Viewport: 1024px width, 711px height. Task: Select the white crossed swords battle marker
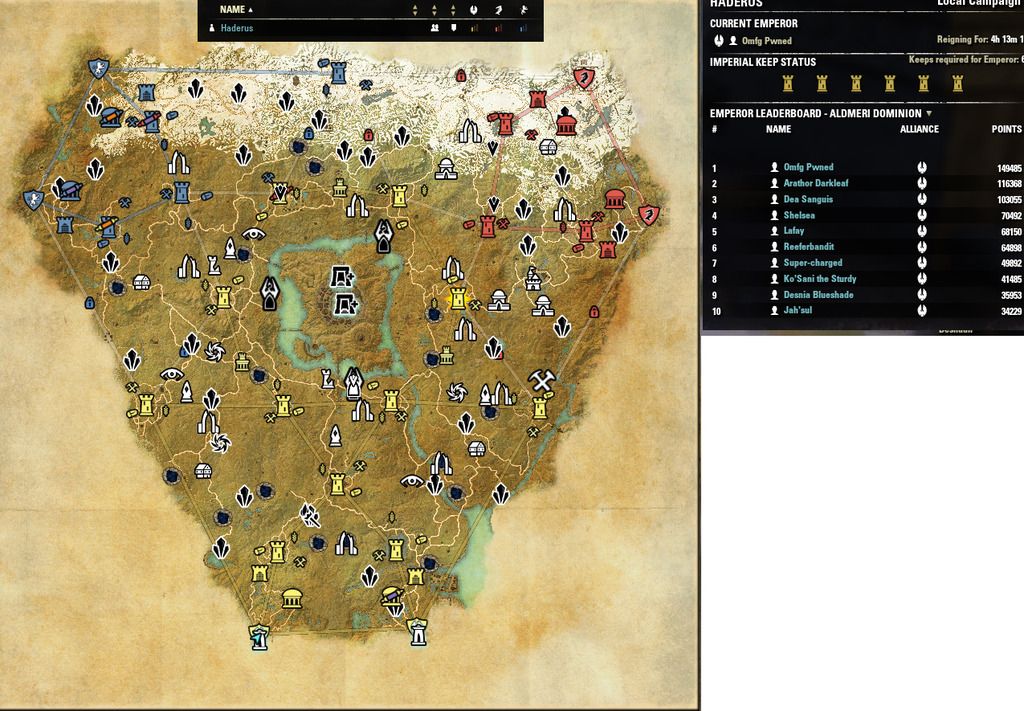coord(312,516)
